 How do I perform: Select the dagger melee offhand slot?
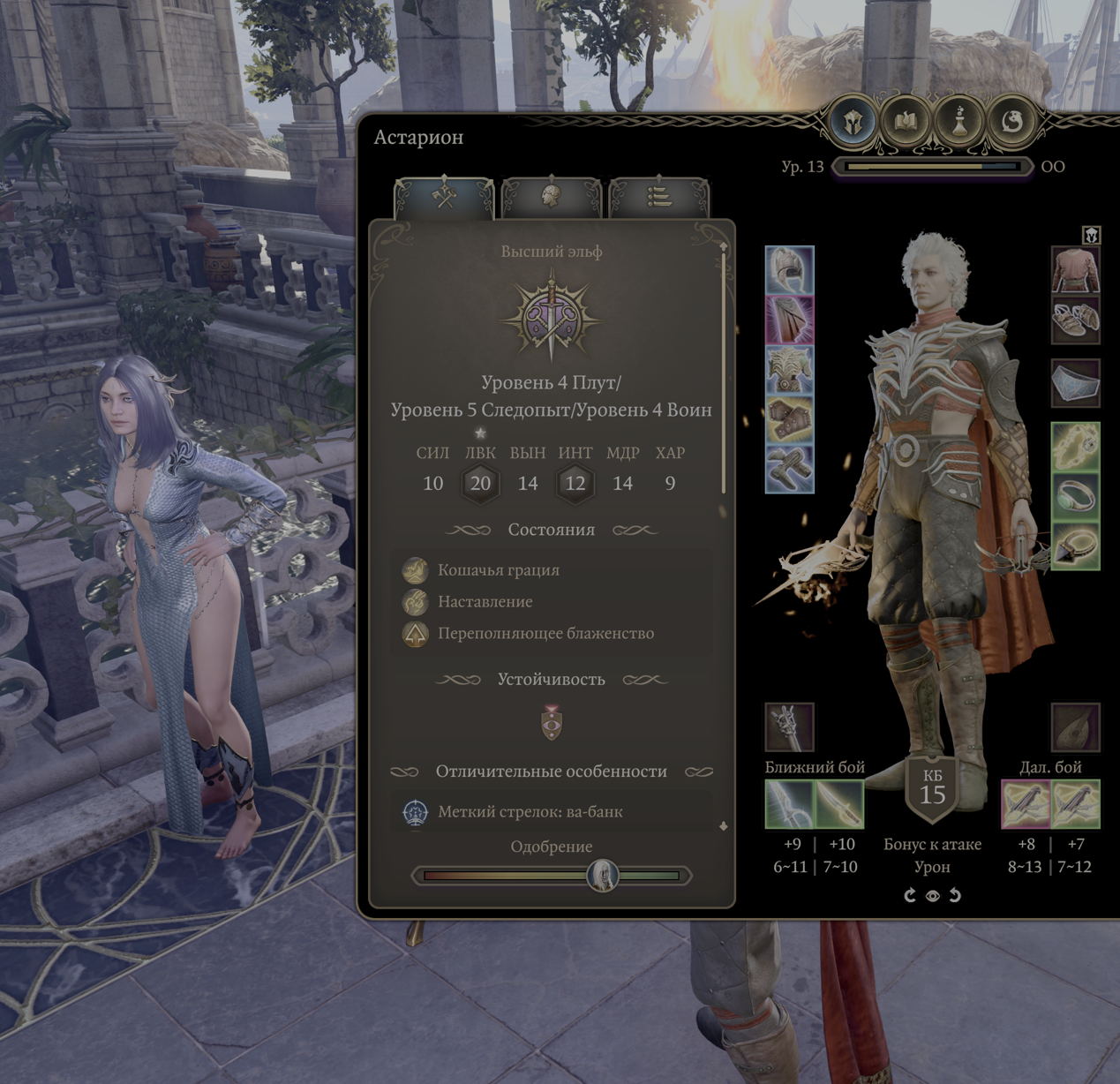(x=838, y=804)
